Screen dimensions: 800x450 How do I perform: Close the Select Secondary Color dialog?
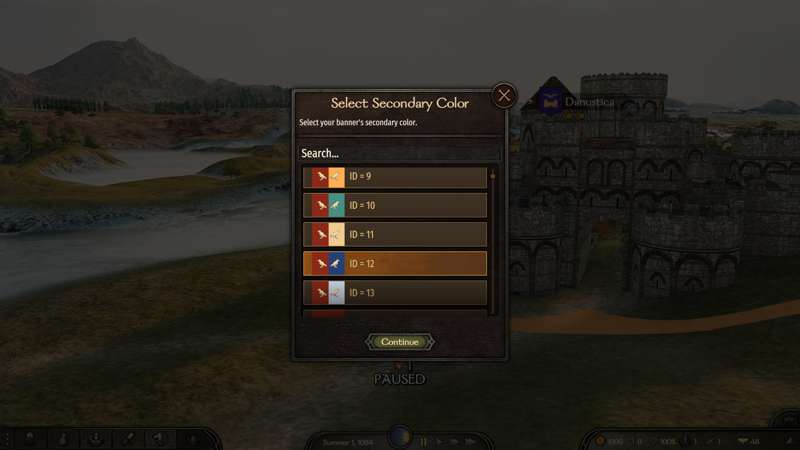(504, 96)
